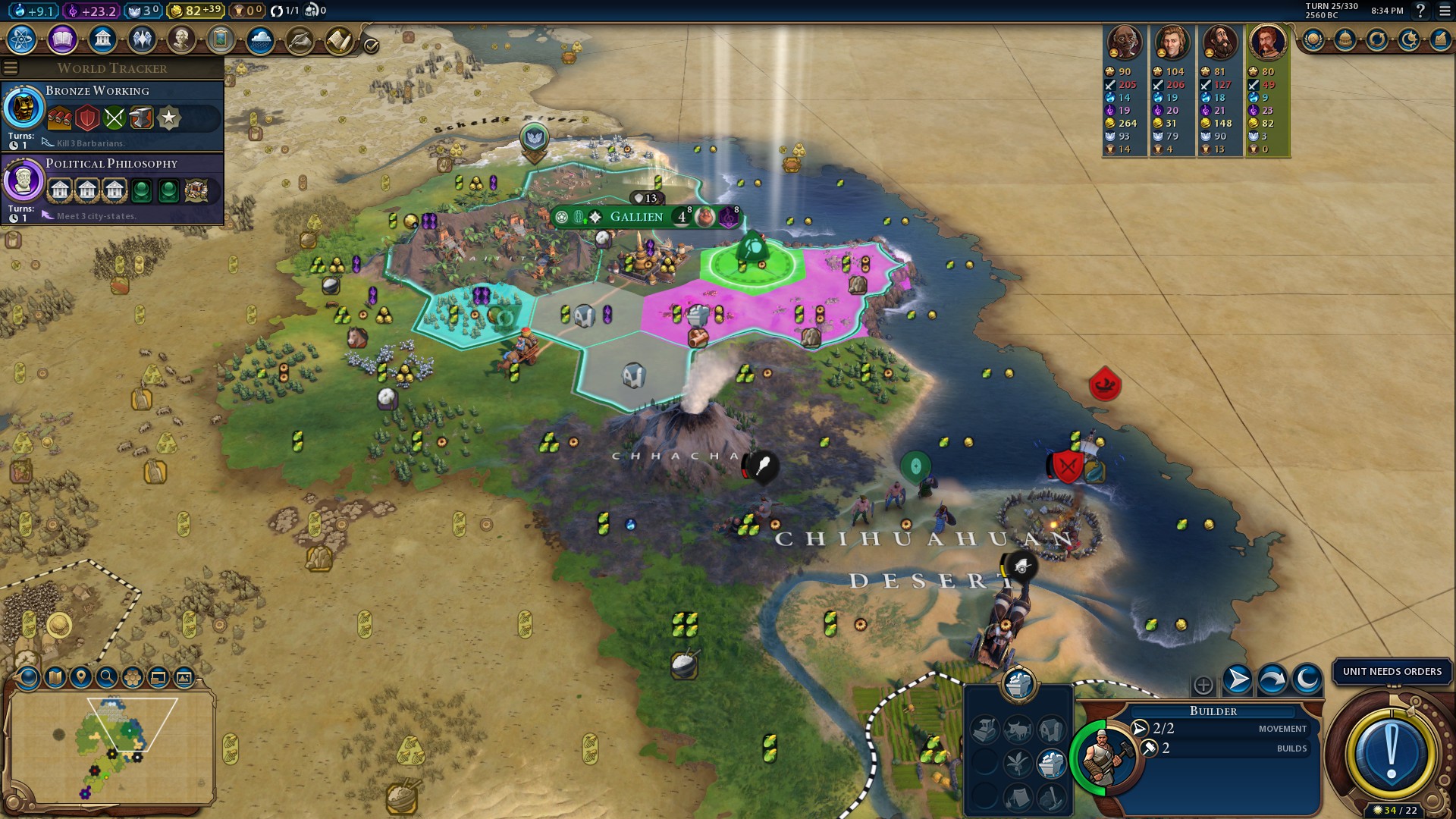Viewport: 1456px width, 819px height.
Task: View the government screen
Action: (x=102, y=39)
